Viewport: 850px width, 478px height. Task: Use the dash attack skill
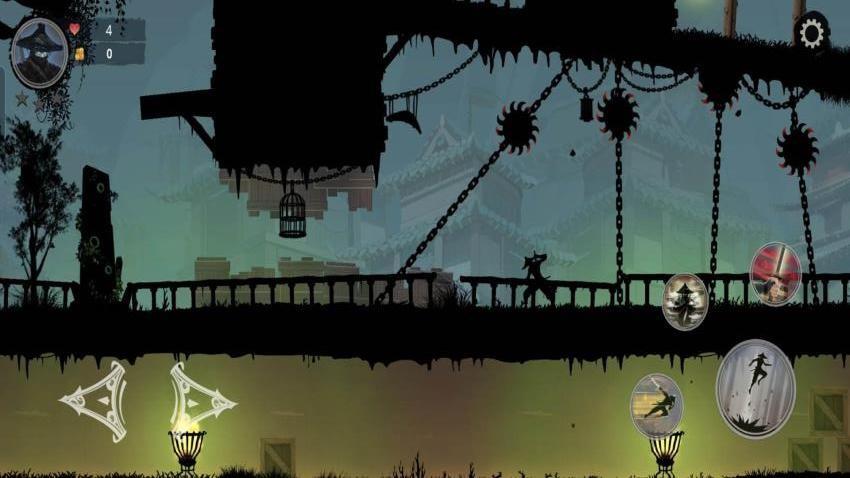tap(657, 405)
